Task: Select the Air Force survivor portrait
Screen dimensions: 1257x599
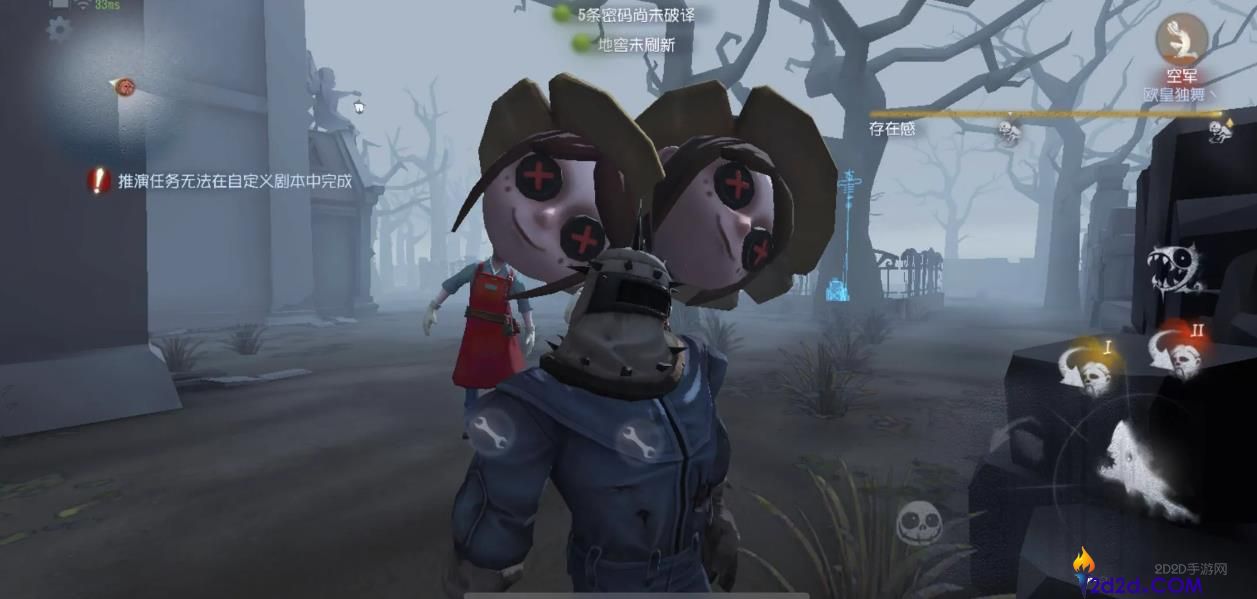Action: (1181, 38)
